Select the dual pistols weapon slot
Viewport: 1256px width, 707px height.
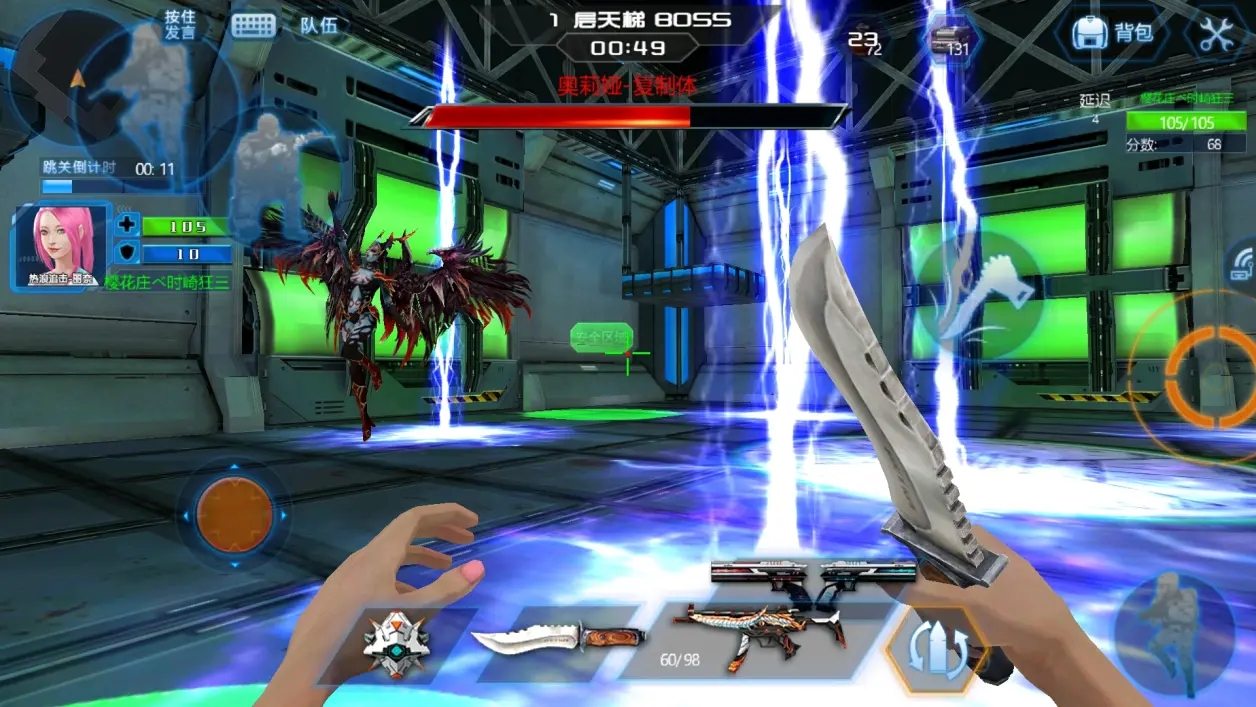[812, 572]
